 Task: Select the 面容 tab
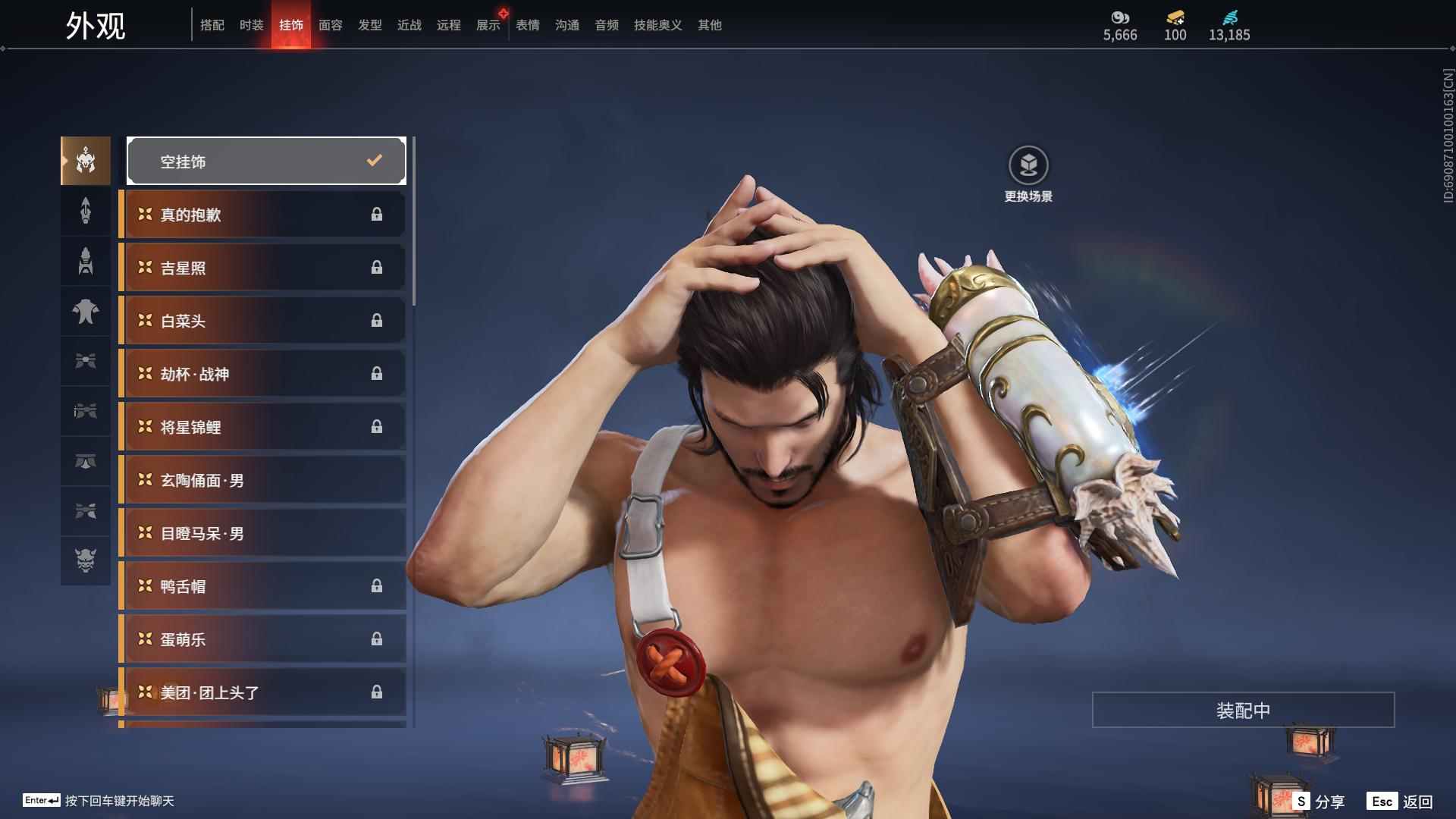pyautogui.click(x=330, y=25)
